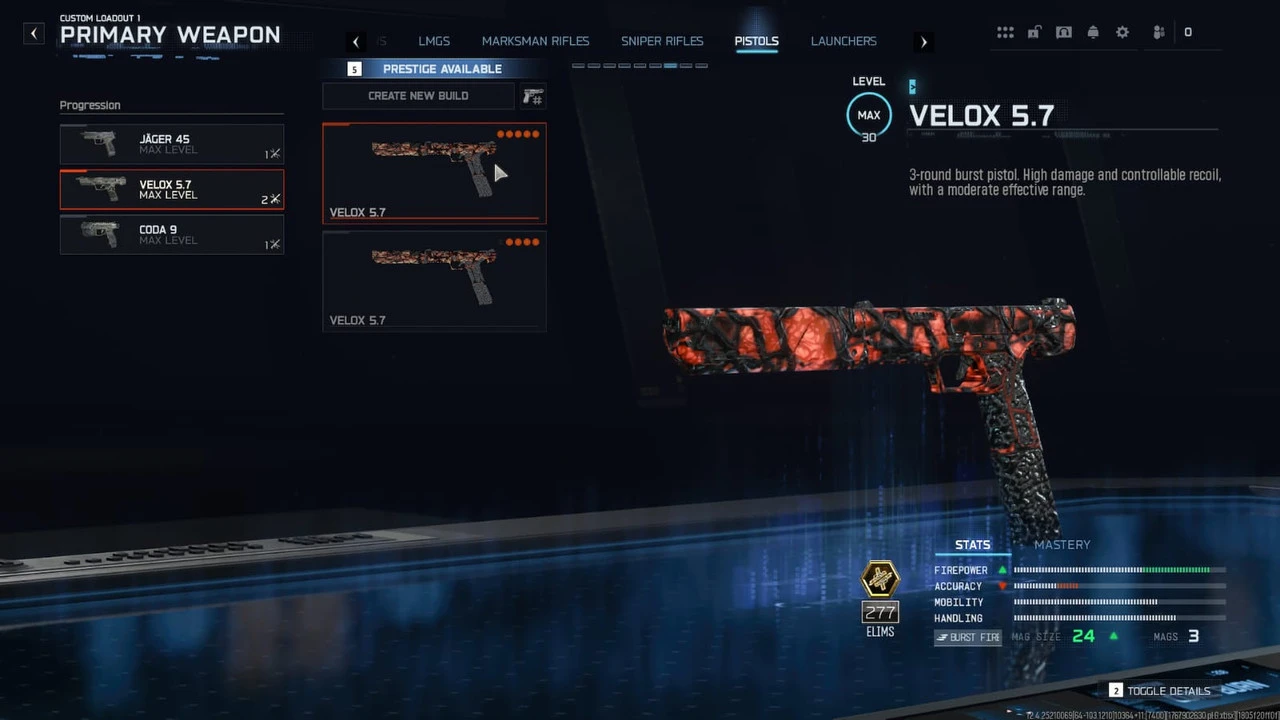
Task: Check notifications via the bell icon
Action: coord(1093,31)
